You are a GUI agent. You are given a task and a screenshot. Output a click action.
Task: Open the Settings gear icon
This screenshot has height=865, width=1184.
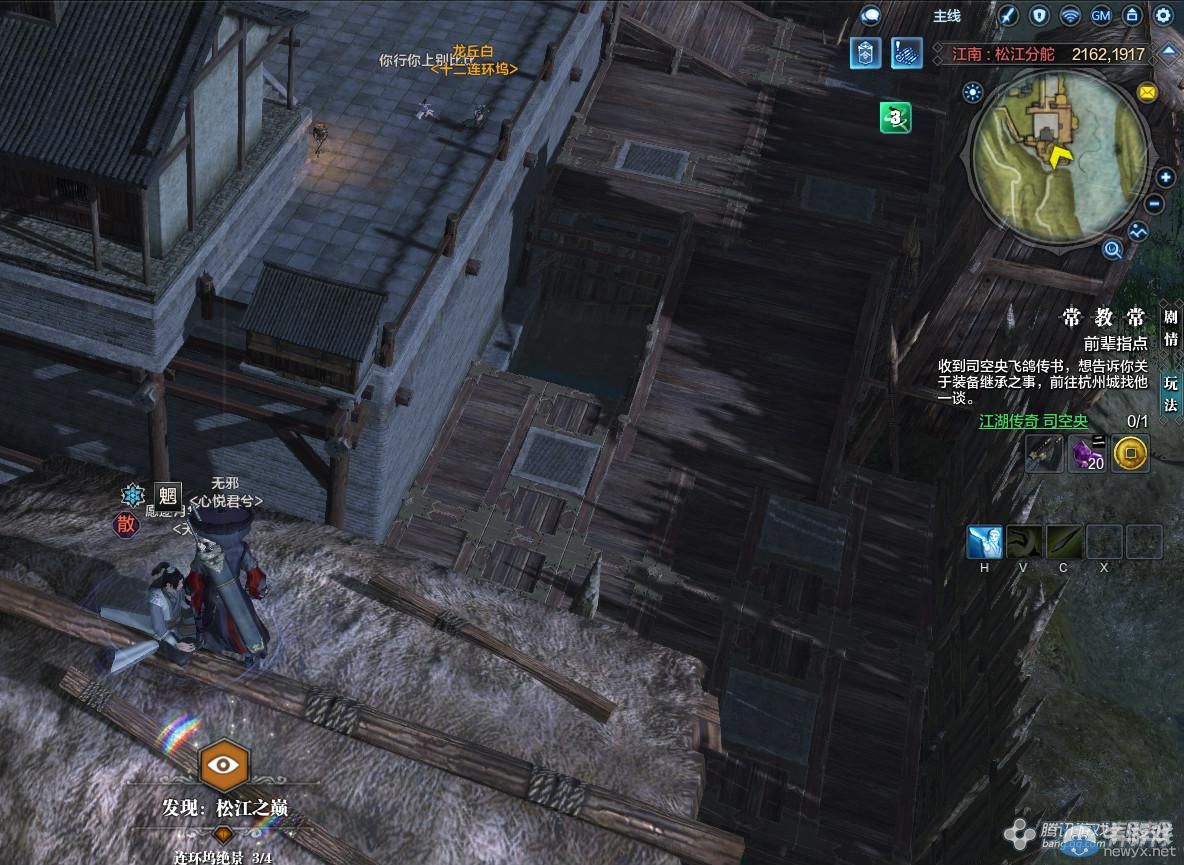pos(1163,16)
